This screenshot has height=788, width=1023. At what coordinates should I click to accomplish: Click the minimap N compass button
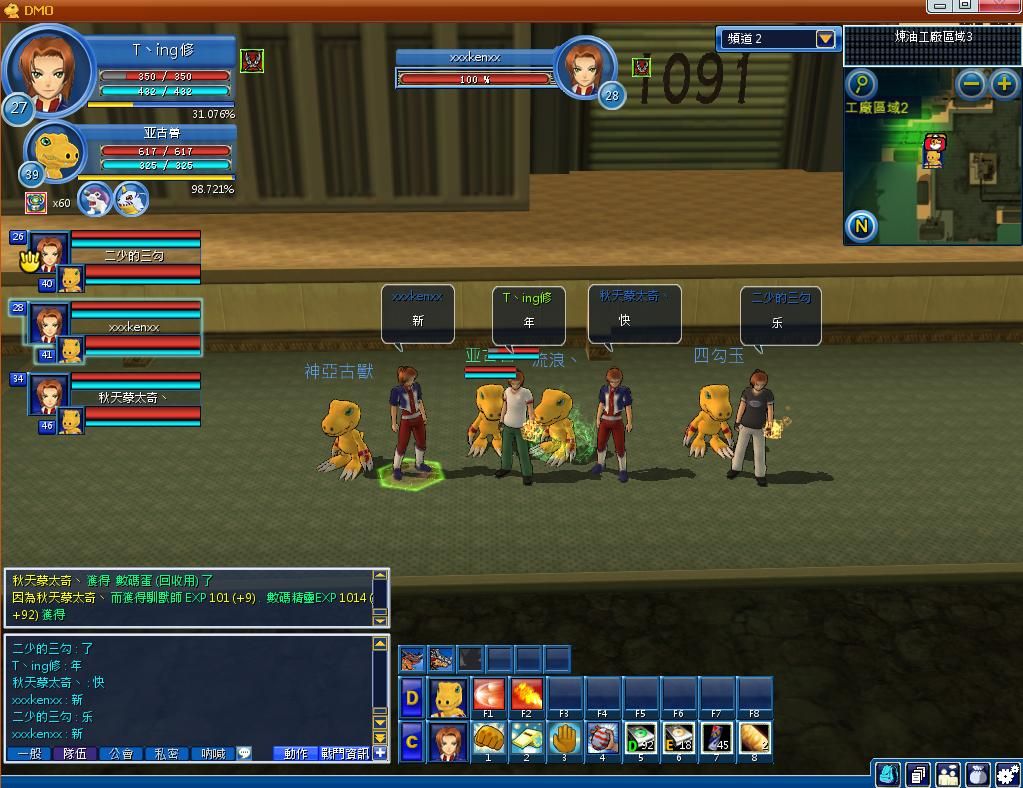click(x=862, y=226)
